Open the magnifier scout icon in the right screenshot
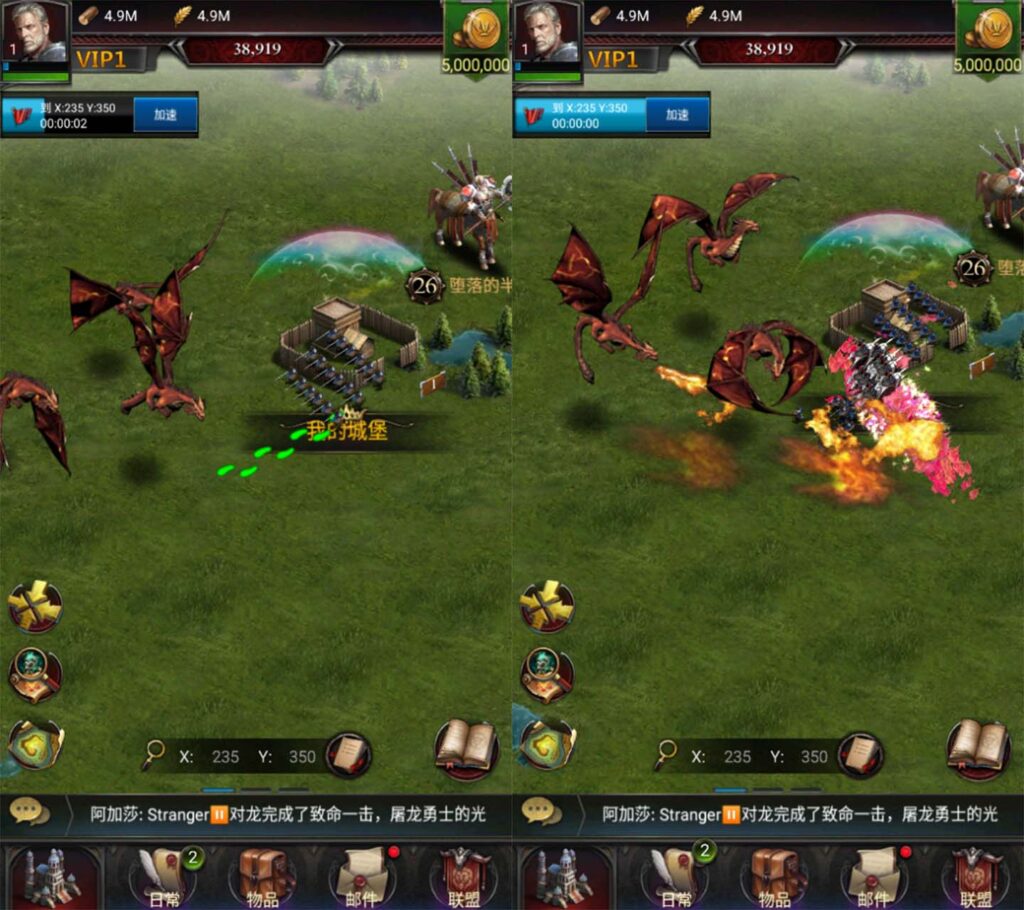This screenshot has width=1024, height=910. pyautogui.click(x=546, y=674)
